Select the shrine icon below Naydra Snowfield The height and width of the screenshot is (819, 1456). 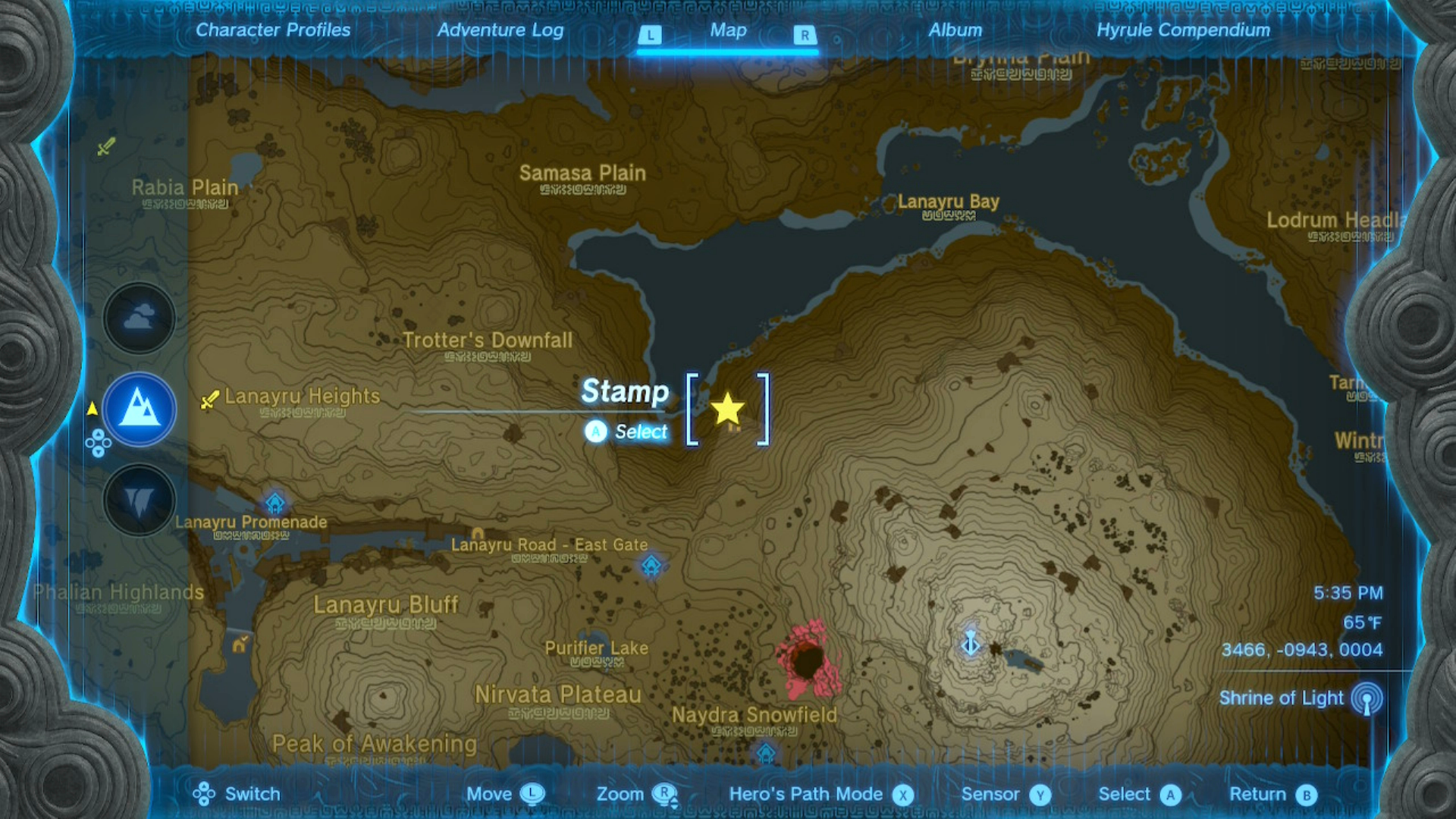764,751
